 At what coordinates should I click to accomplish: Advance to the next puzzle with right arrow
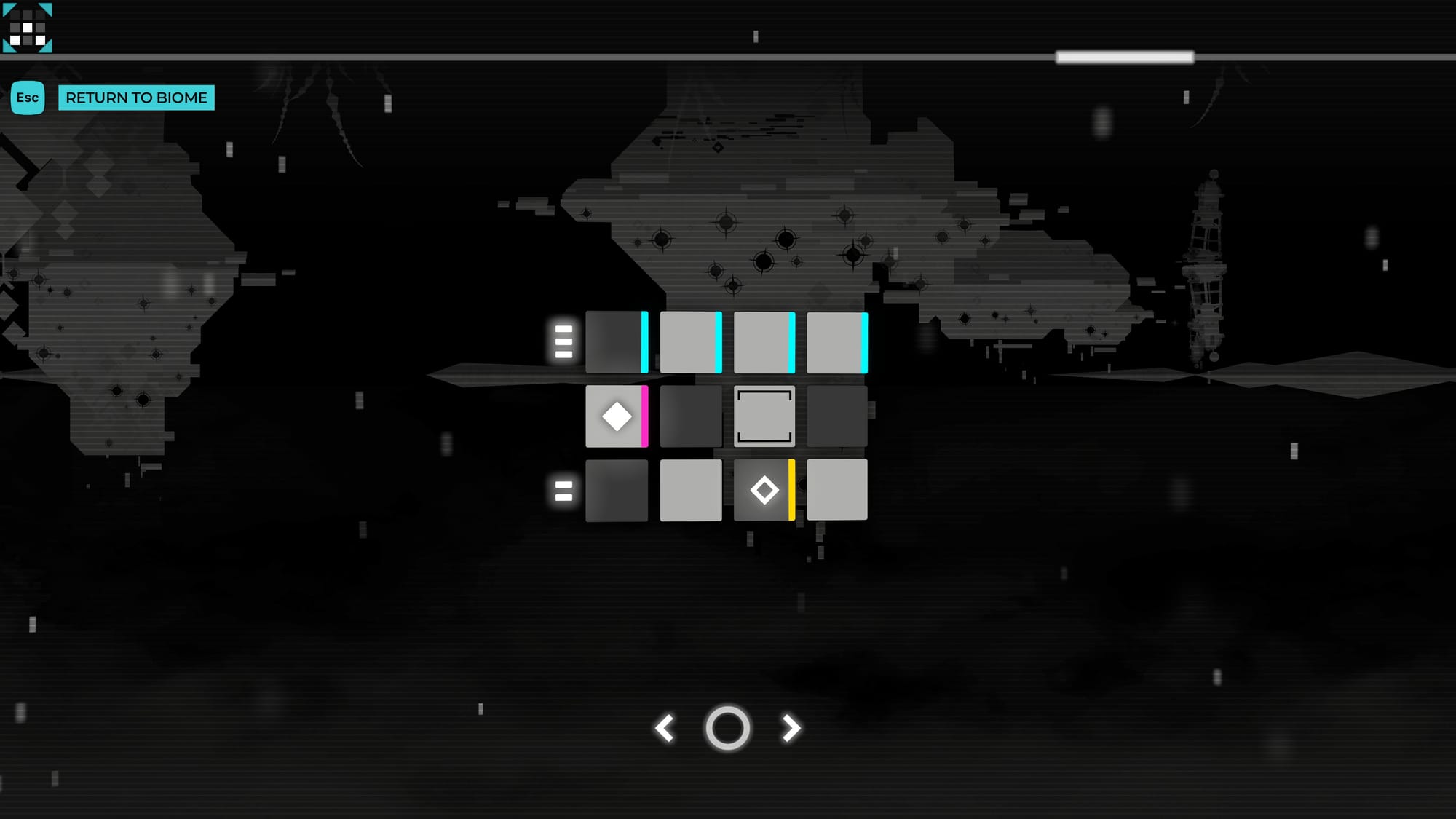point(791,728)
